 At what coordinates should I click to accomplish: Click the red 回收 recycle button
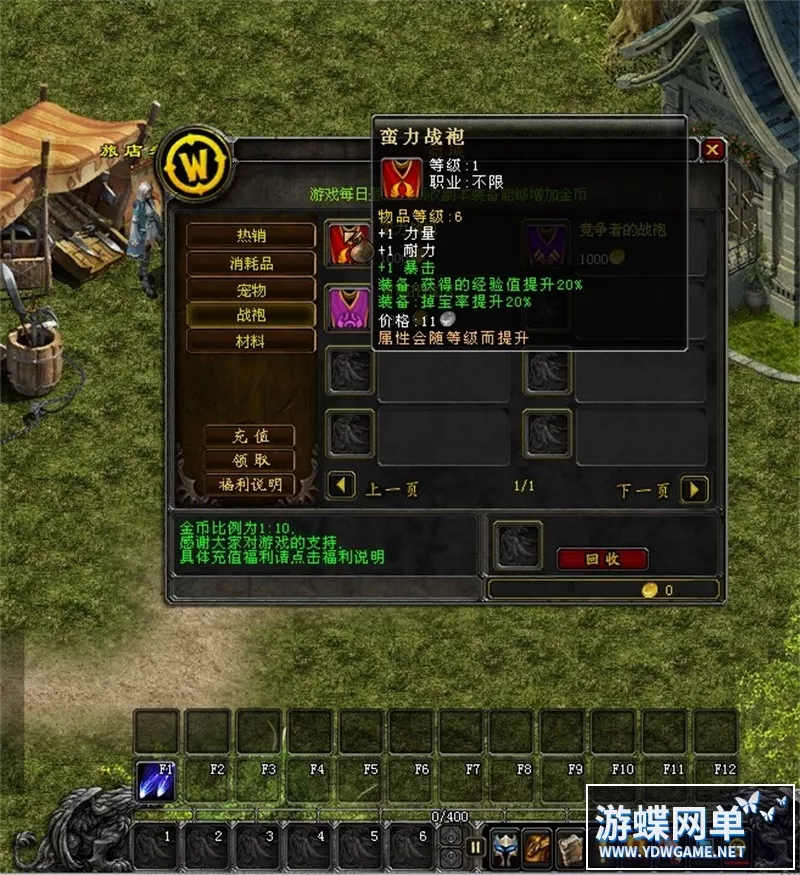602,559
